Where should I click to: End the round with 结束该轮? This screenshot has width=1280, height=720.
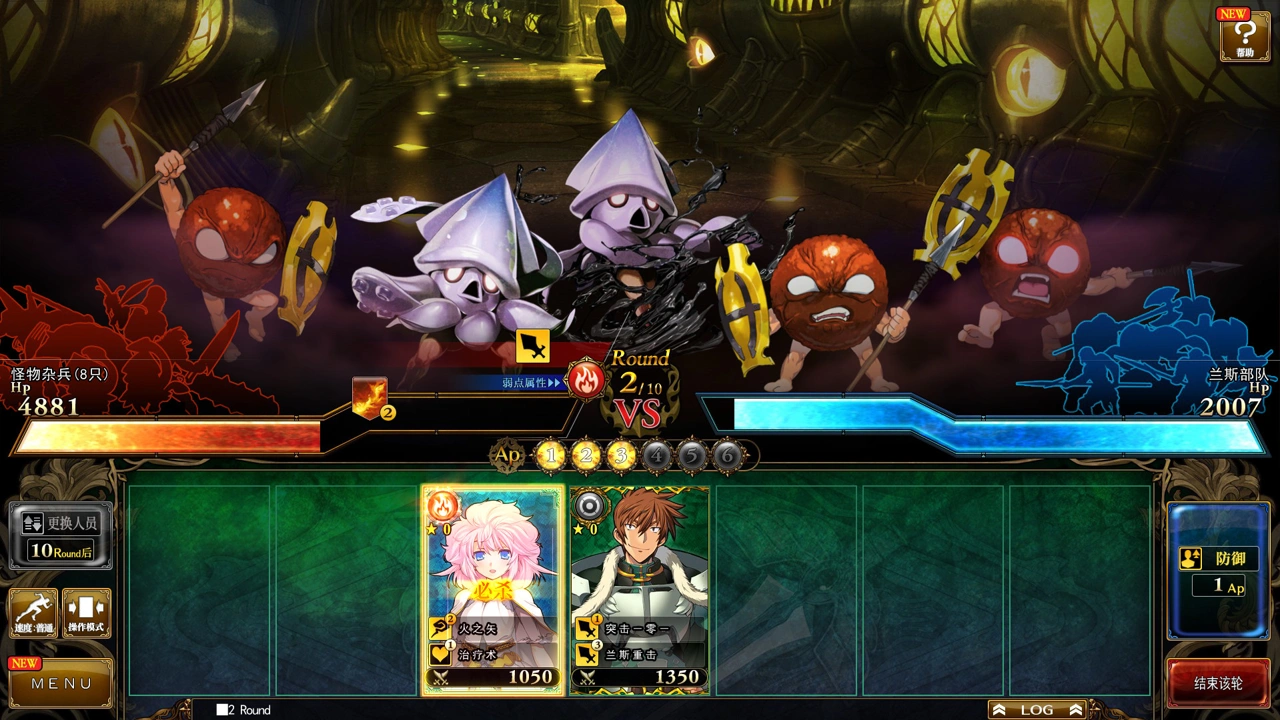click(1218, 684)
